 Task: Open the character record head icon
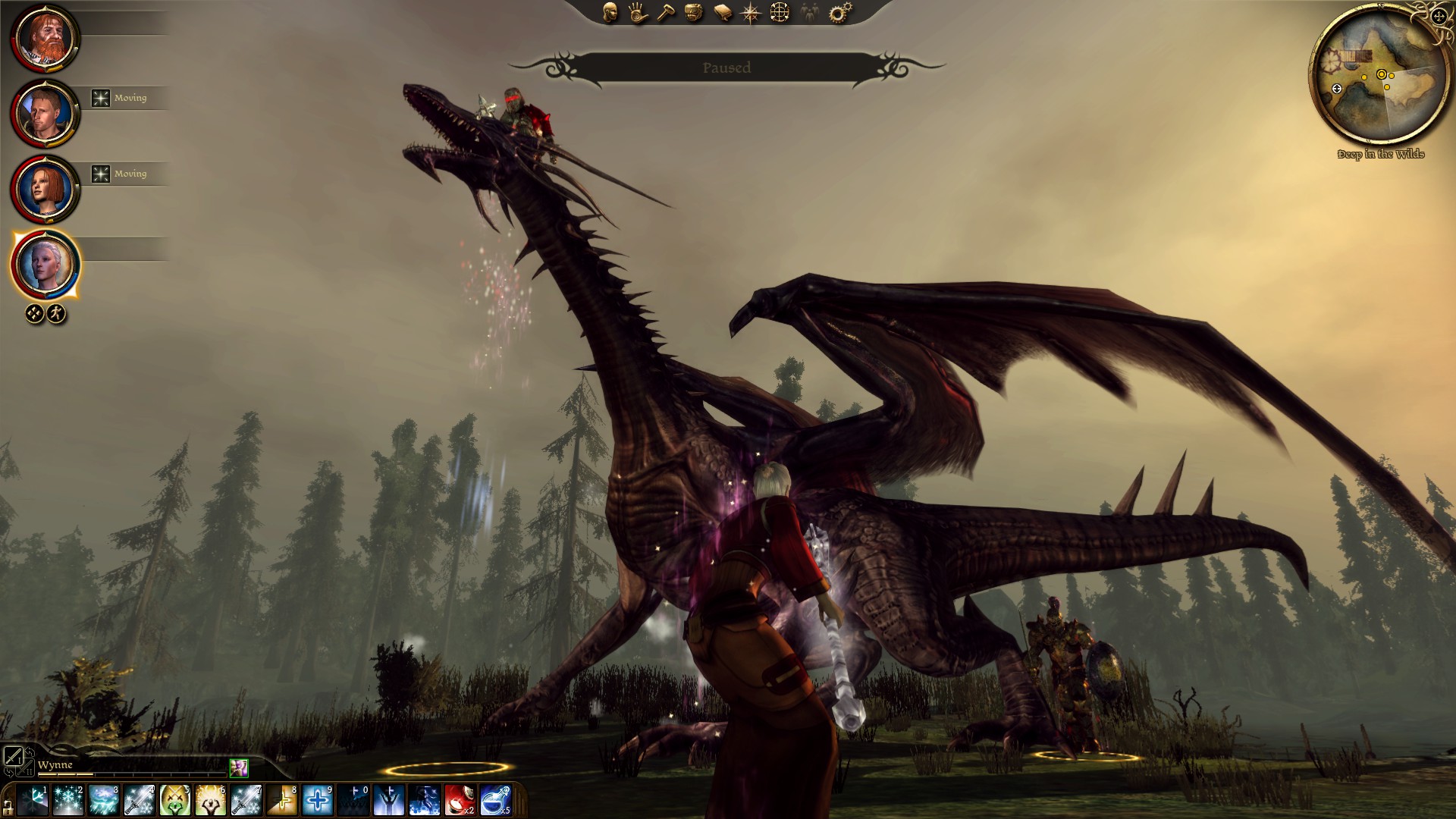click(x=610, y=12)
